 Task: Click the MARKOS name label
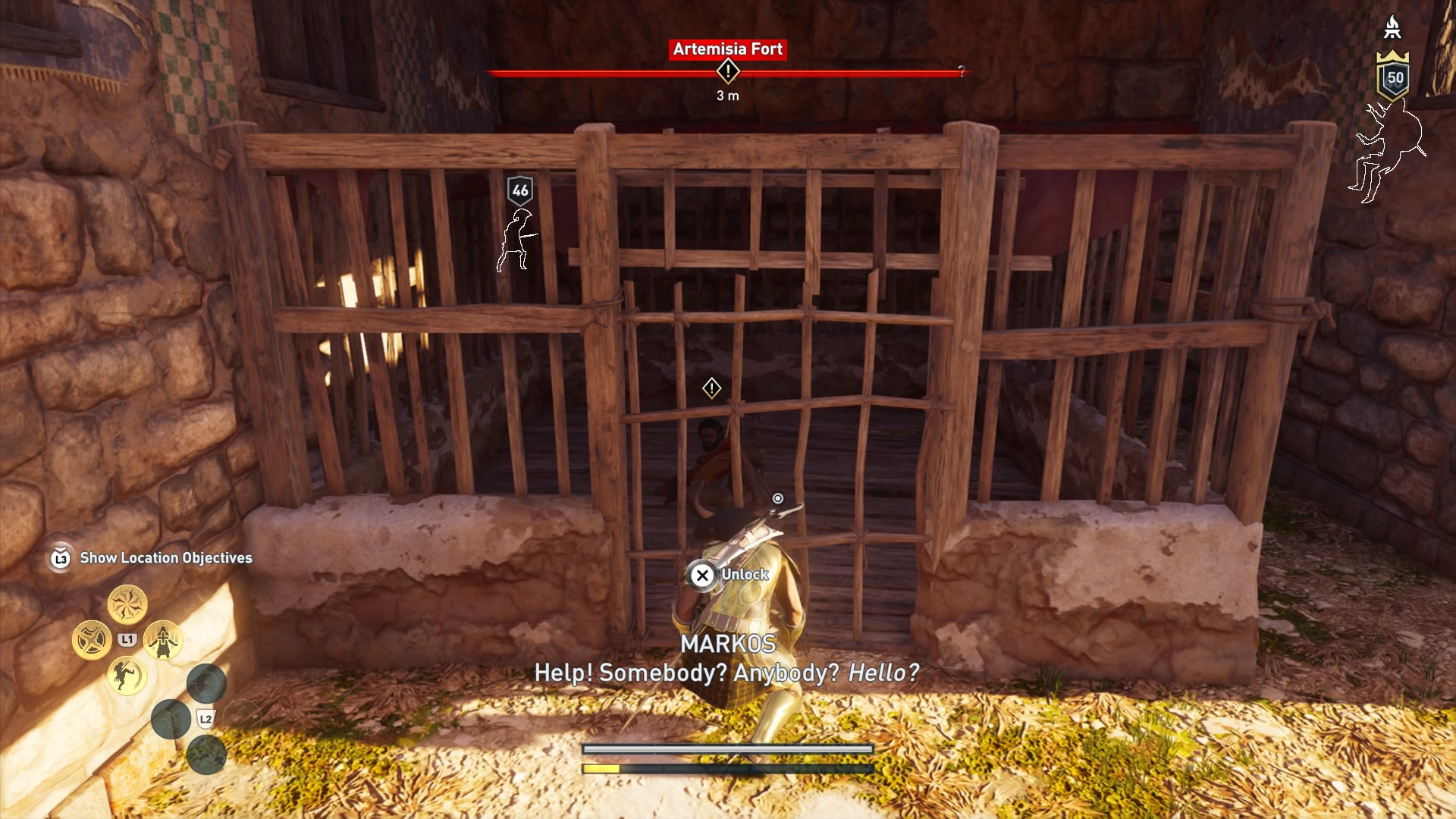728,644
